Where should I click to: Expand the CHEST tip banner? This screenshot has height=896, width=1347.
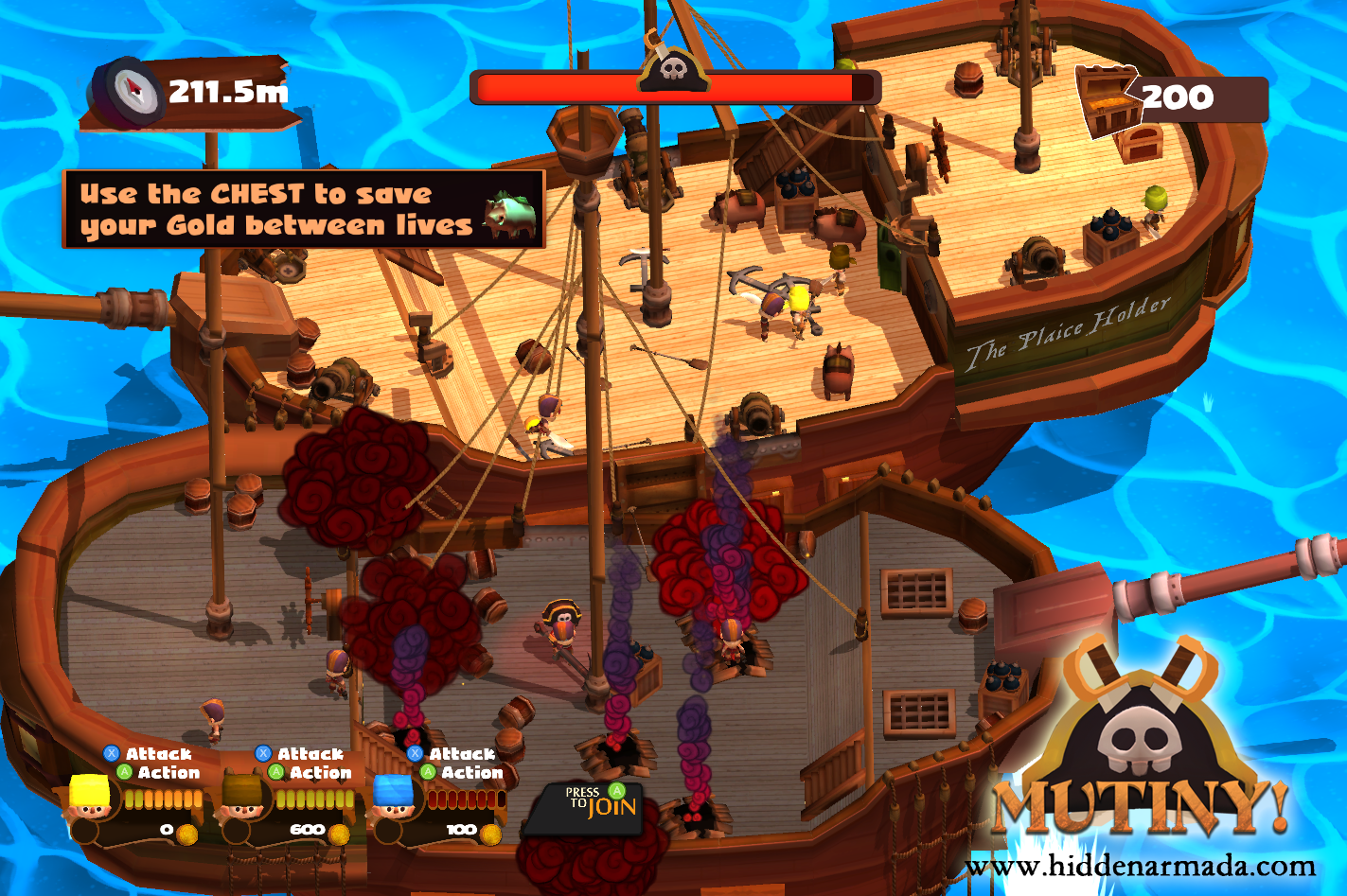click(301, 207)
